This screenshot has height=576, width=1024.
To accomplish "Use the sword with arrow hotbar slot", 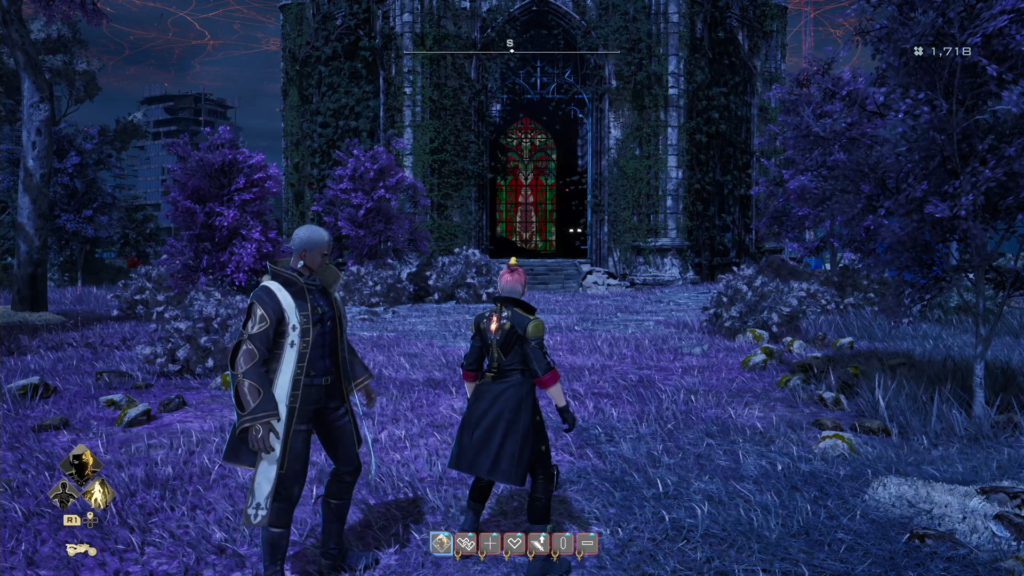I will click(x=538, y=543).
